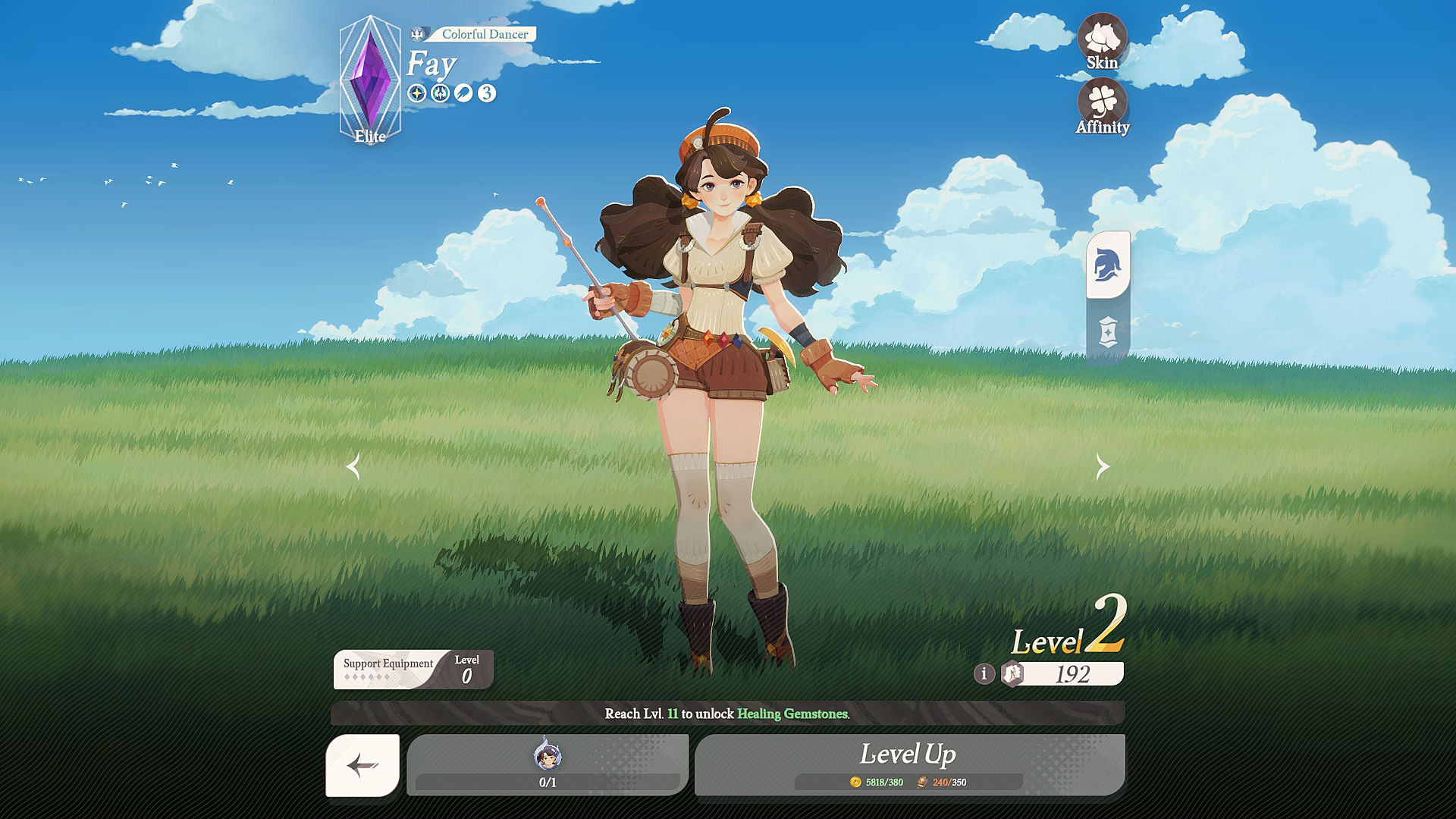Switch to the helmet hero tab
The height and width of the screenshot is (819, 1456).
1107,265
